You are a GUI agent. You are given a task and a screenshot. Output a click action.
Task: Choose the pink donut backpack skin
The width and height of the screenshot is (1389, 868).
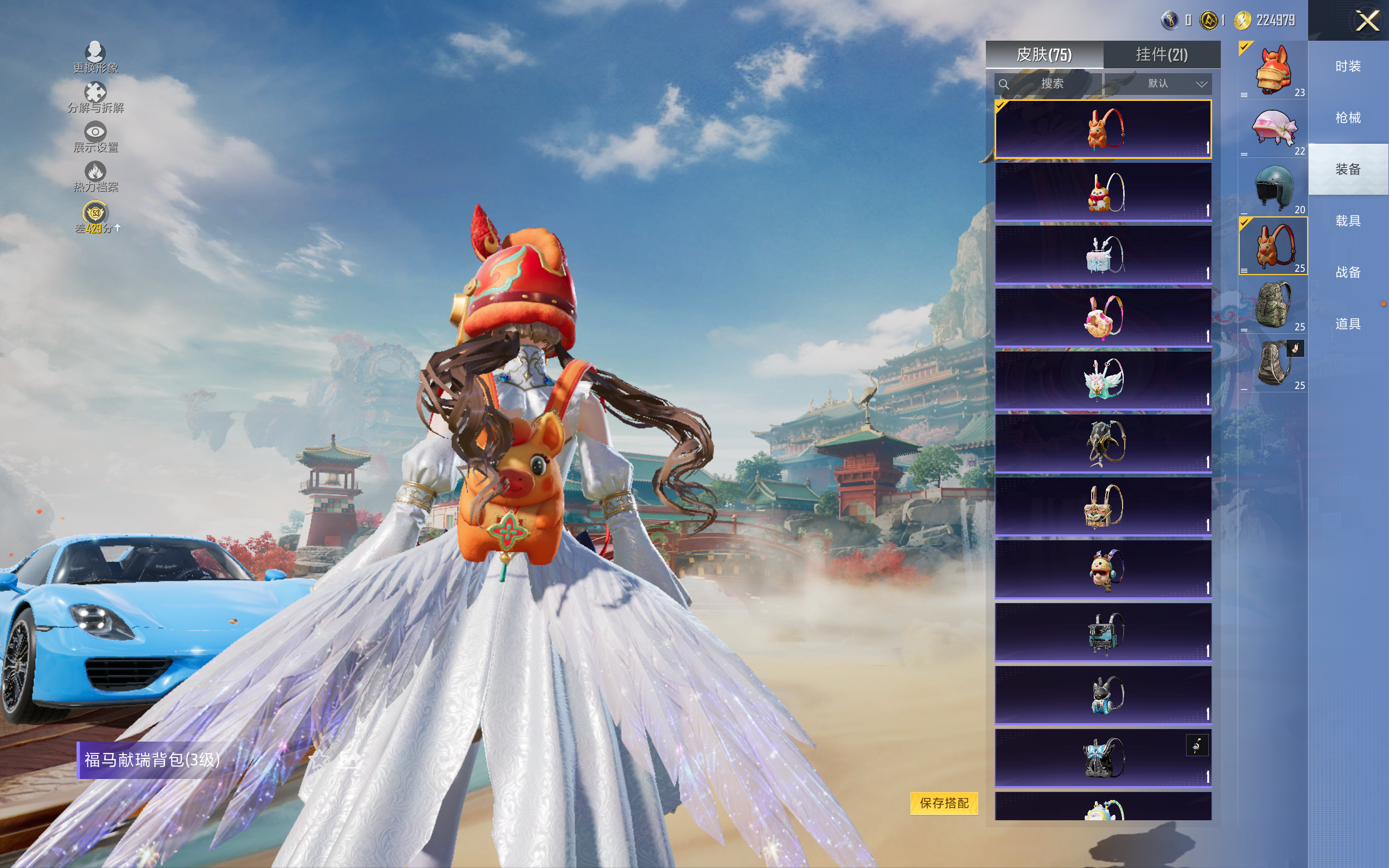click(1103, 317)
